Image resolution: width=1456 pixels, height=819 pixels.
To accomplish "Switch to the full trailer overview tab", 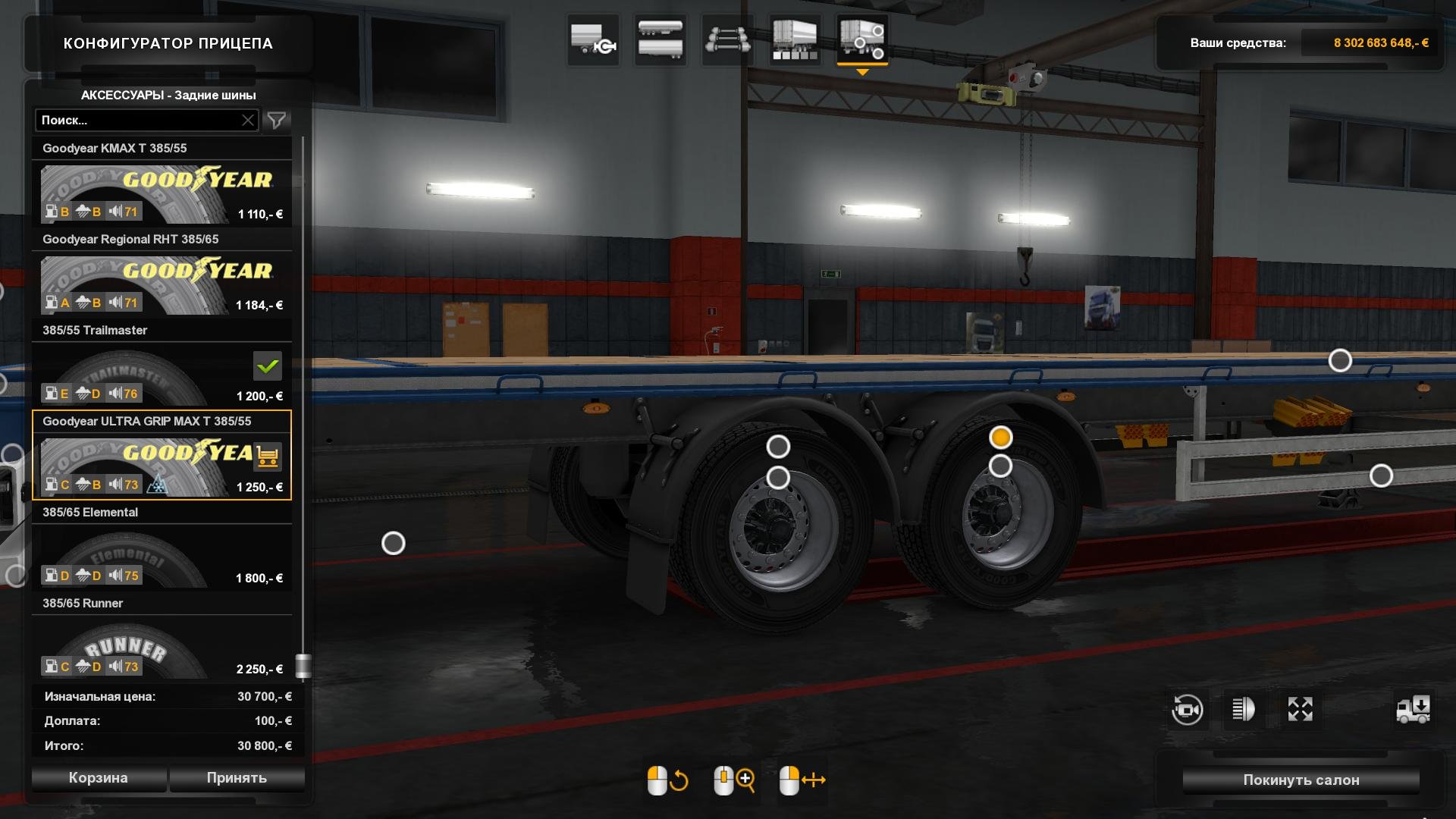I will (x=793, y=39).
